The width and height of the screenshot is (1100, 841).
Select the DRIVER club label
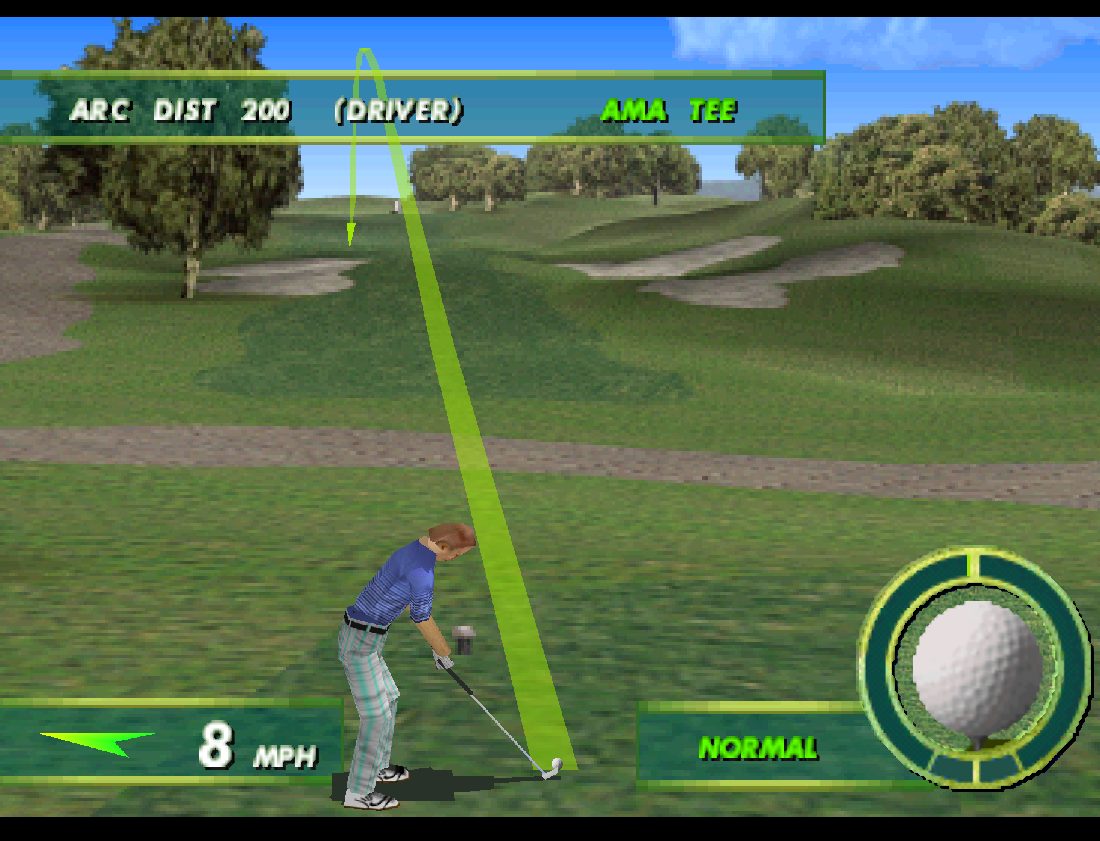pos(398,110)
